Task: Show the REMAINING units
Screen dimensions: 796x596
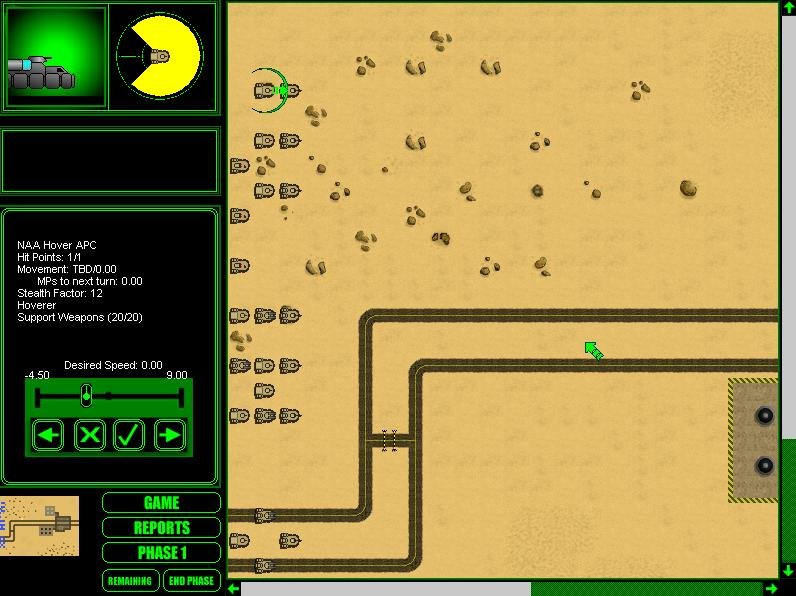Action: [x=130, y=580]
